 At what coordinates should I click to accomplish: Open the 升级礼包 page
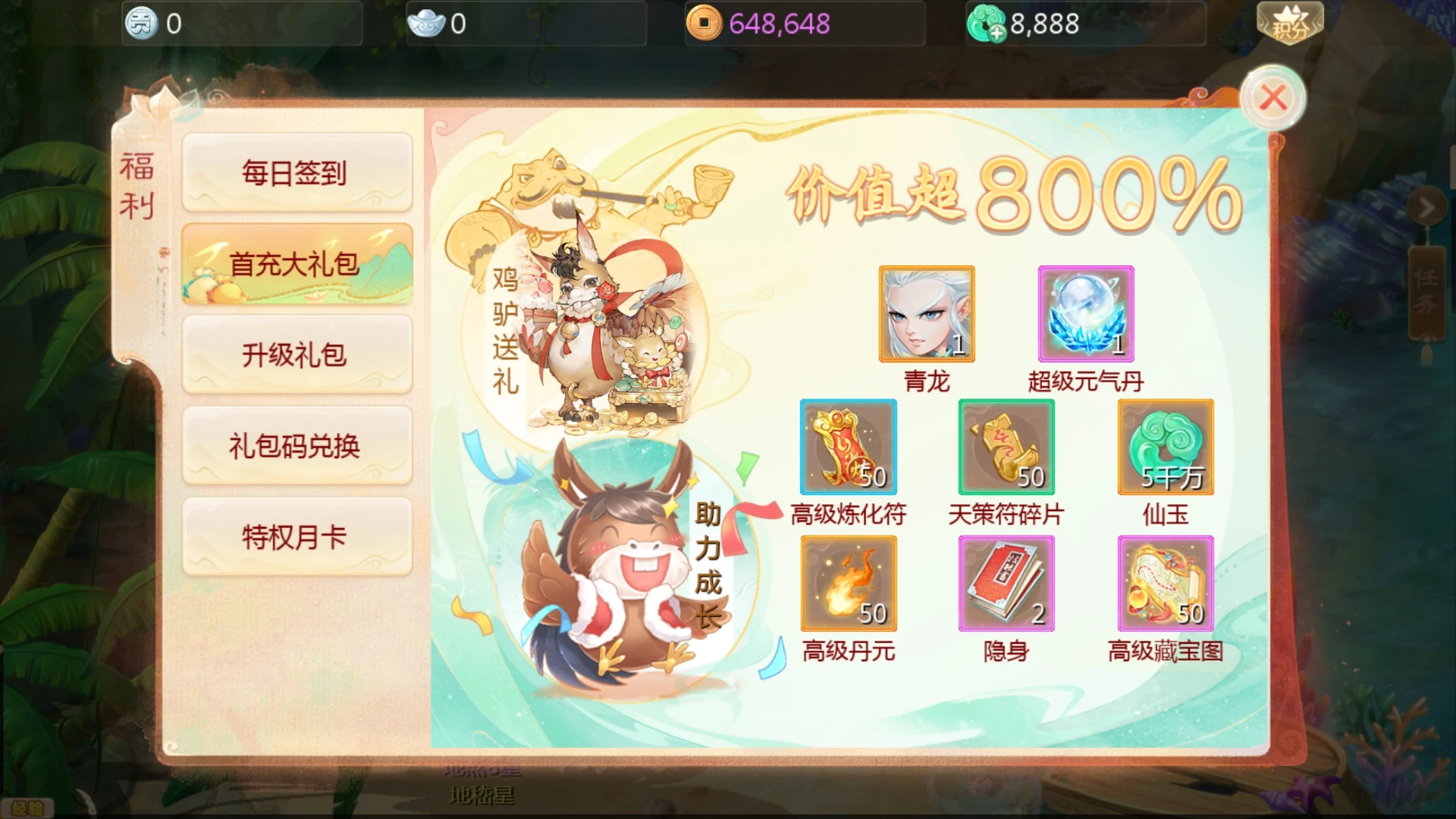tap(296, 355)
